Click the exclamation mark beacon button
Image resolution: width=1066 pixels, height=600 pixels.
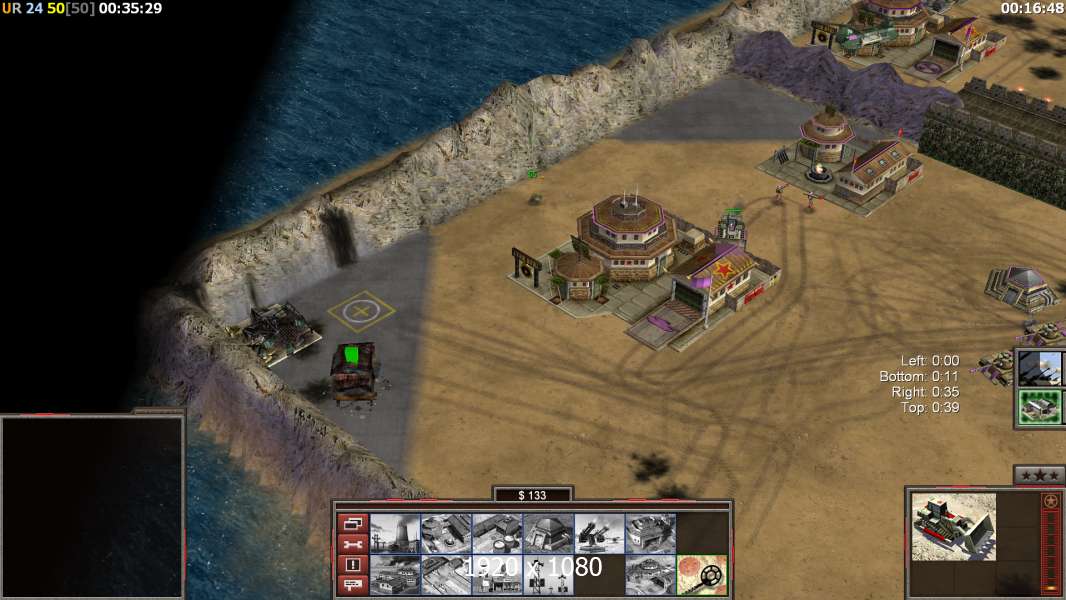pos(352,564)
